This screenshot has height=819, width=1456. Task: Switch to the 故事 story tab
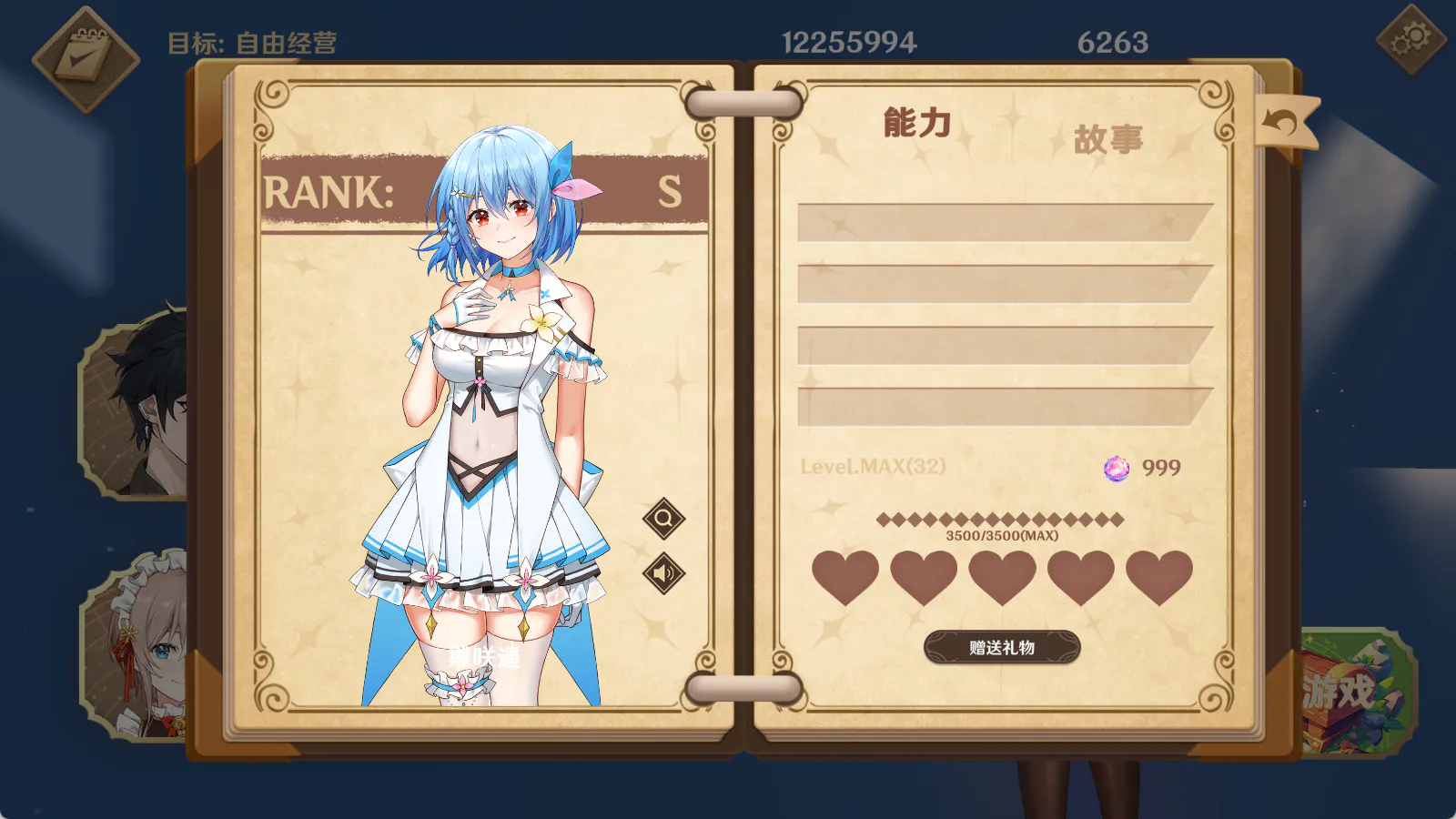[1107, 140]
